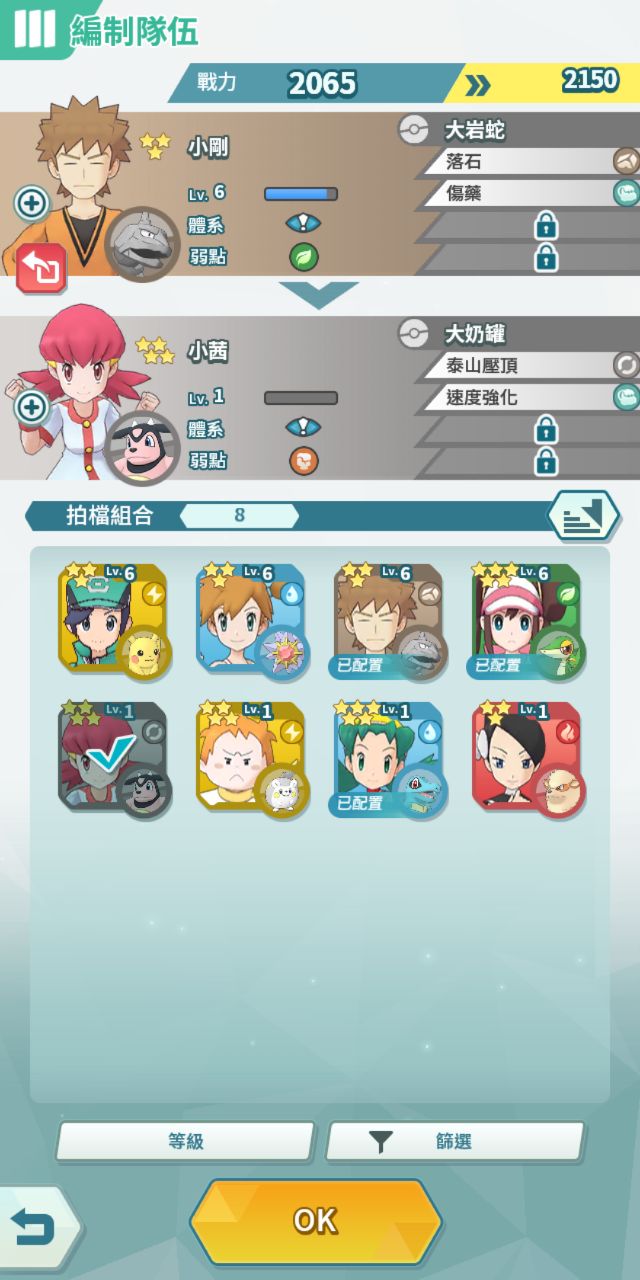Open the 等級 sort option

pos(185,1141)
